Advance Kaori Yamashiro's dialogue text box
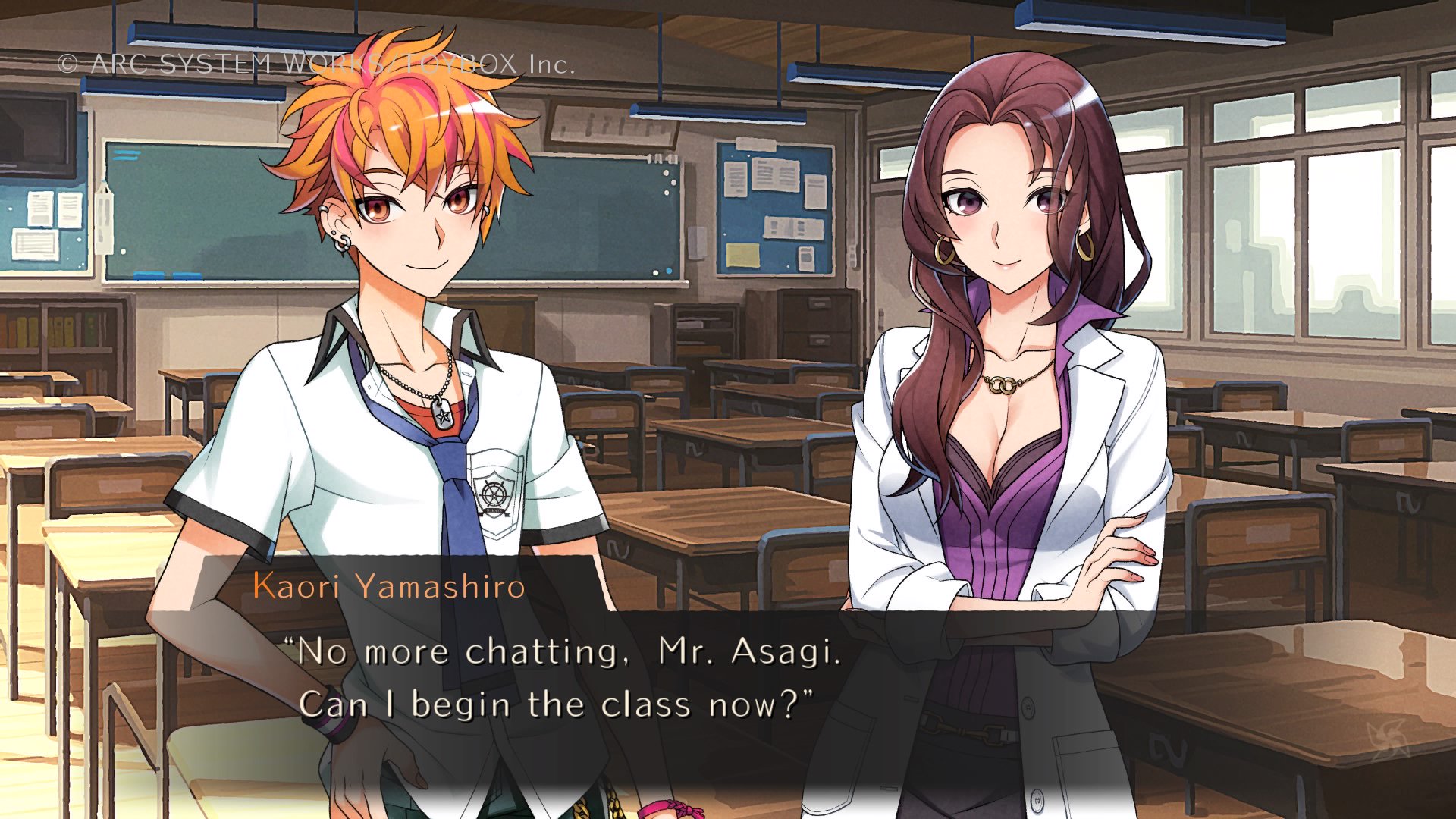Viewport: 1456px width, 819px height. coord(569,679)
